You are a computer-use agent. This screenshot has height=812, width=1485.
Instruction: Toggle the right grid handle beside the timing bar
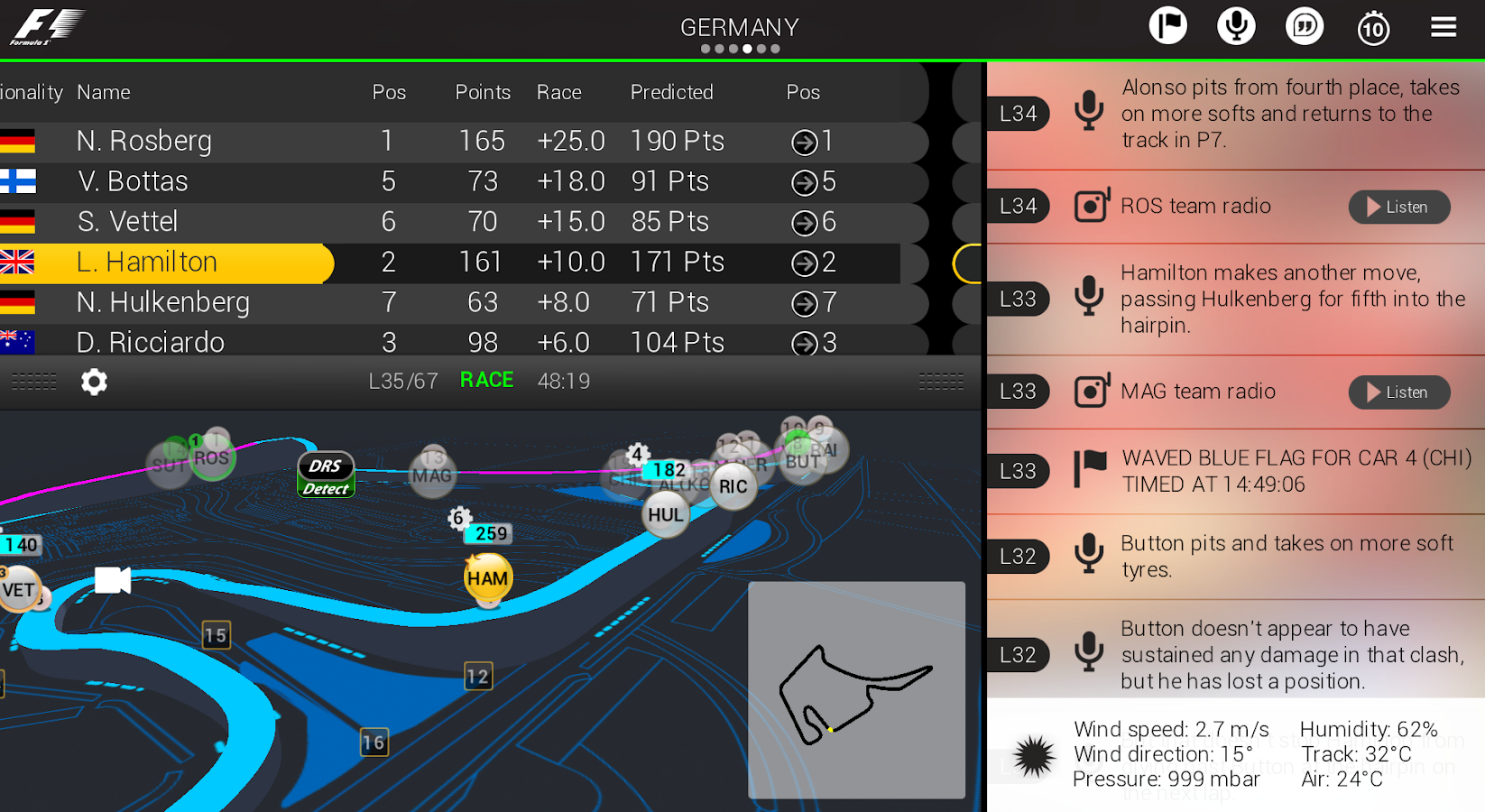tap(941, 382)
